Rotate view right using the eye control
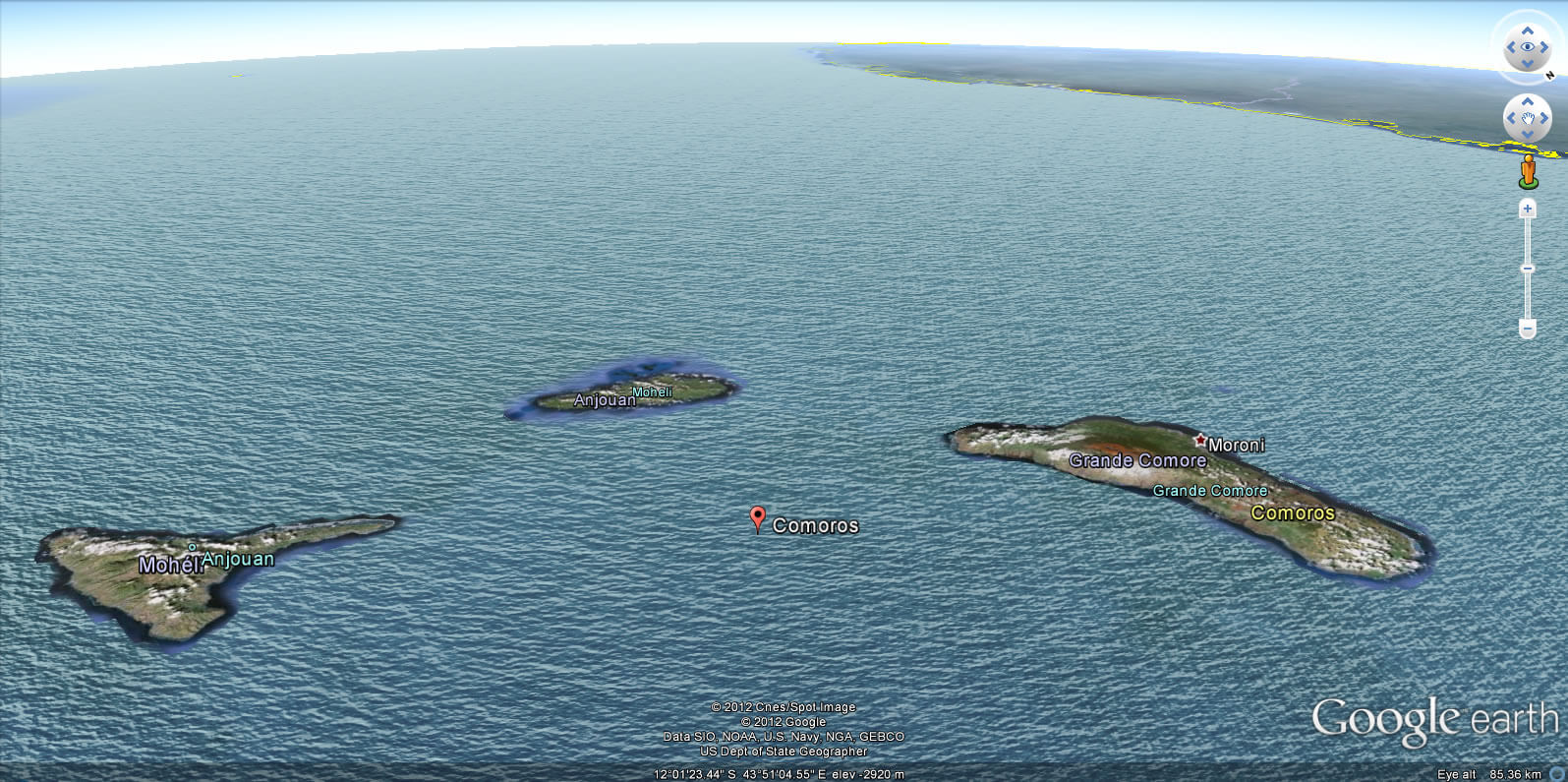The width and height of the screenshot is (1568, 782). [1543, 46]
